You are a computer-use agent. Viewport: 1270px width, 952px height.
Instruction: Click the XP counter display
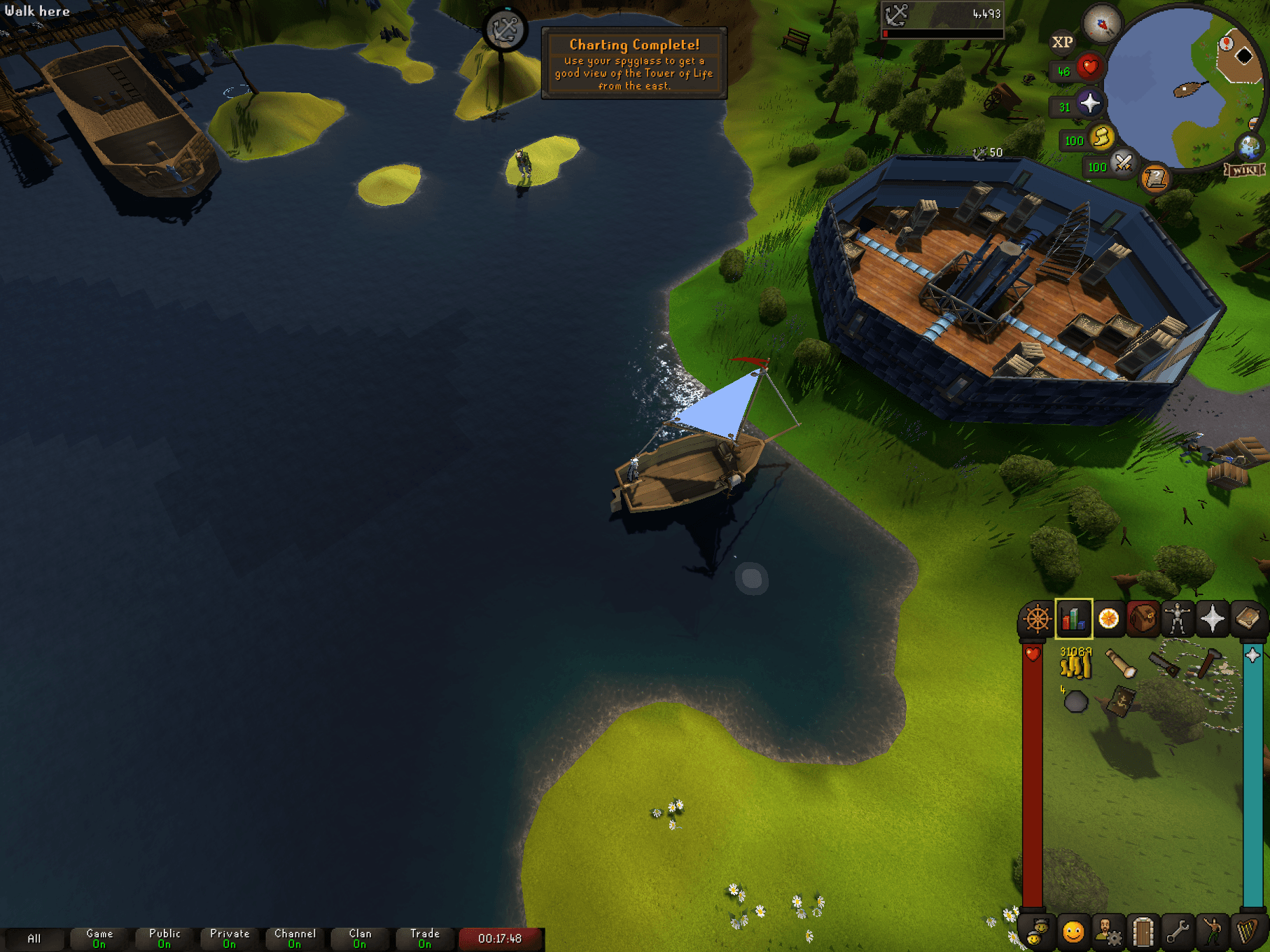(x=1063, y=42)
